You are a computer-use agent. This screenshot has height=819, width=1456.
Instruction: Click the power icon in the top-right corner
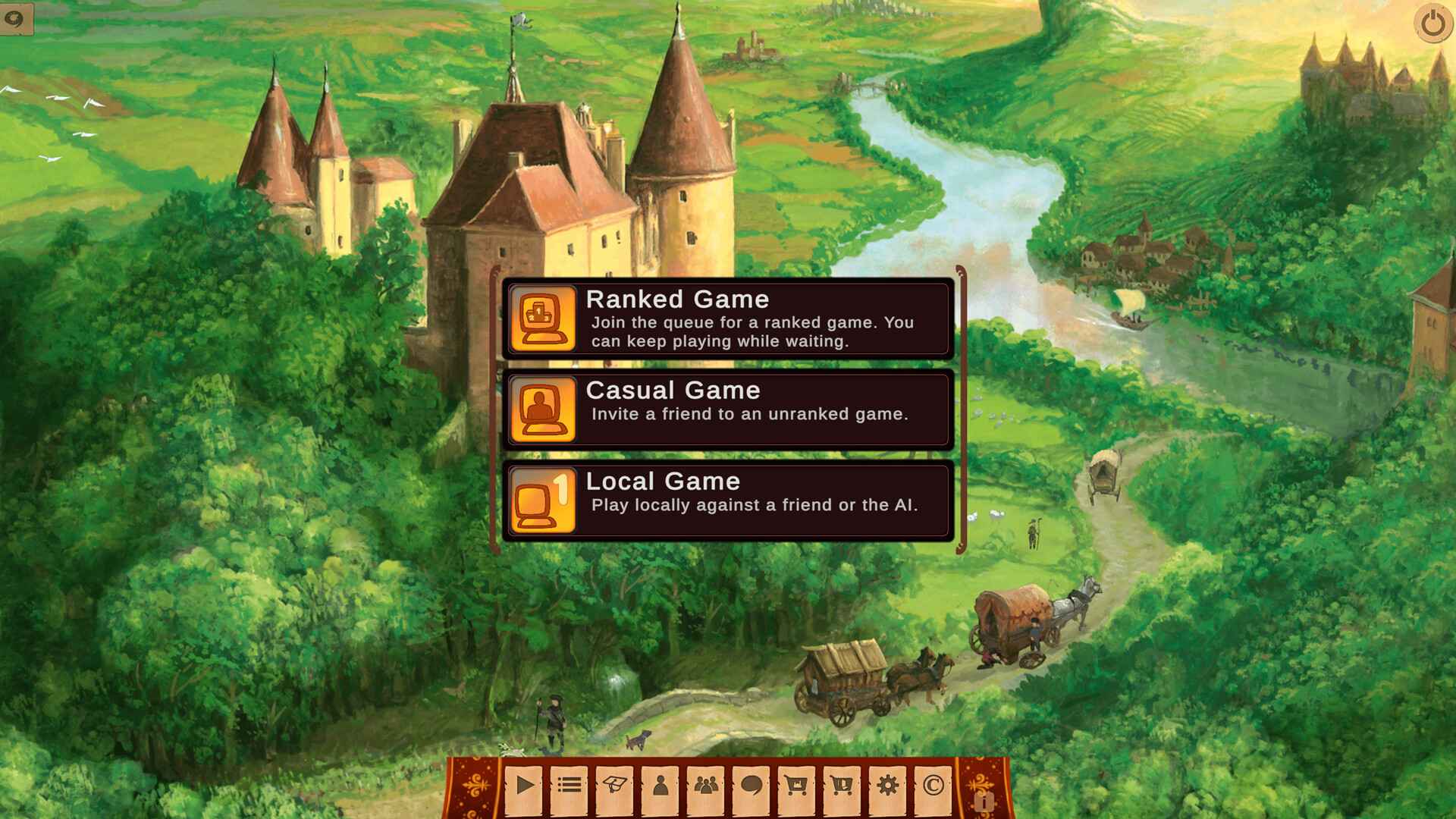pos(1432,24)
